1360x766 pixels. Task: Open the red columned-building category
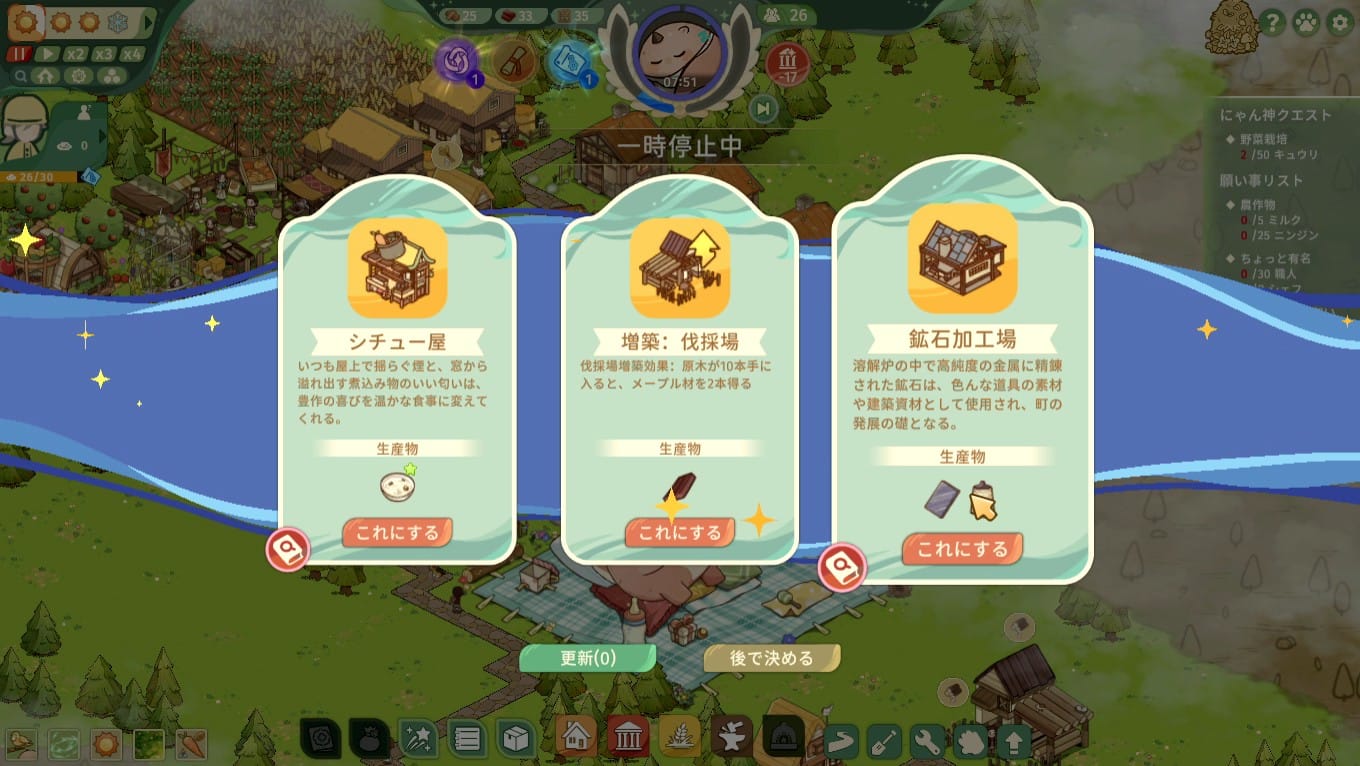627,739
